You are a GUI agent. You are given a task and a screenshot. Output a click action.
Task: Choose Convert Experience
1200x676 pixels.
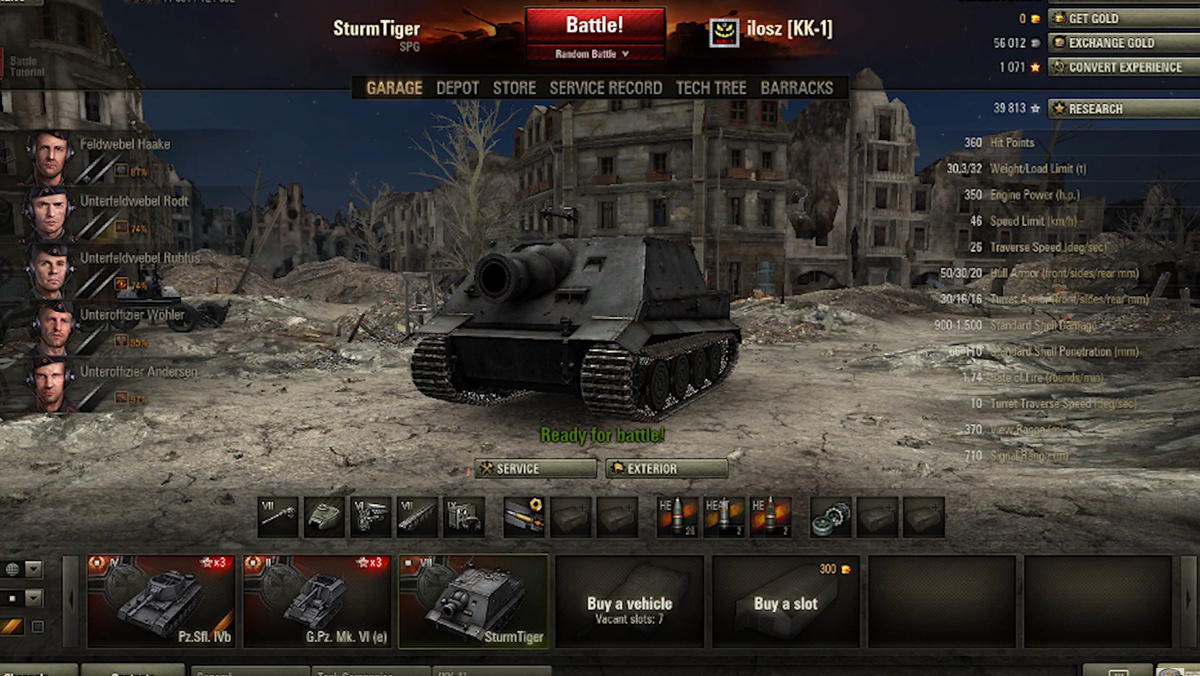click(1121, 67)
